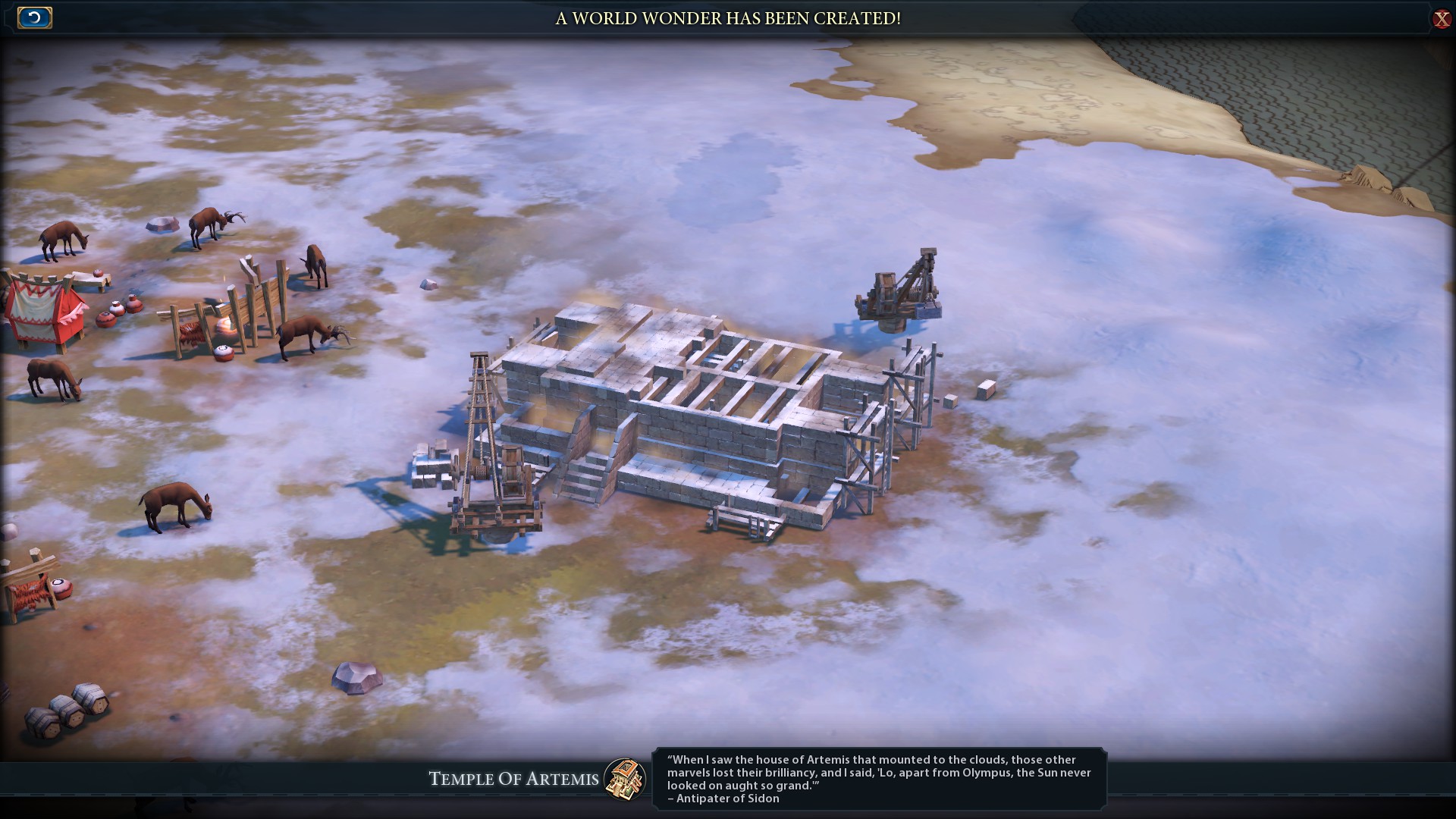Close the wonder completion screen
The image size is (1456, 819).
tap(1441, 19)
